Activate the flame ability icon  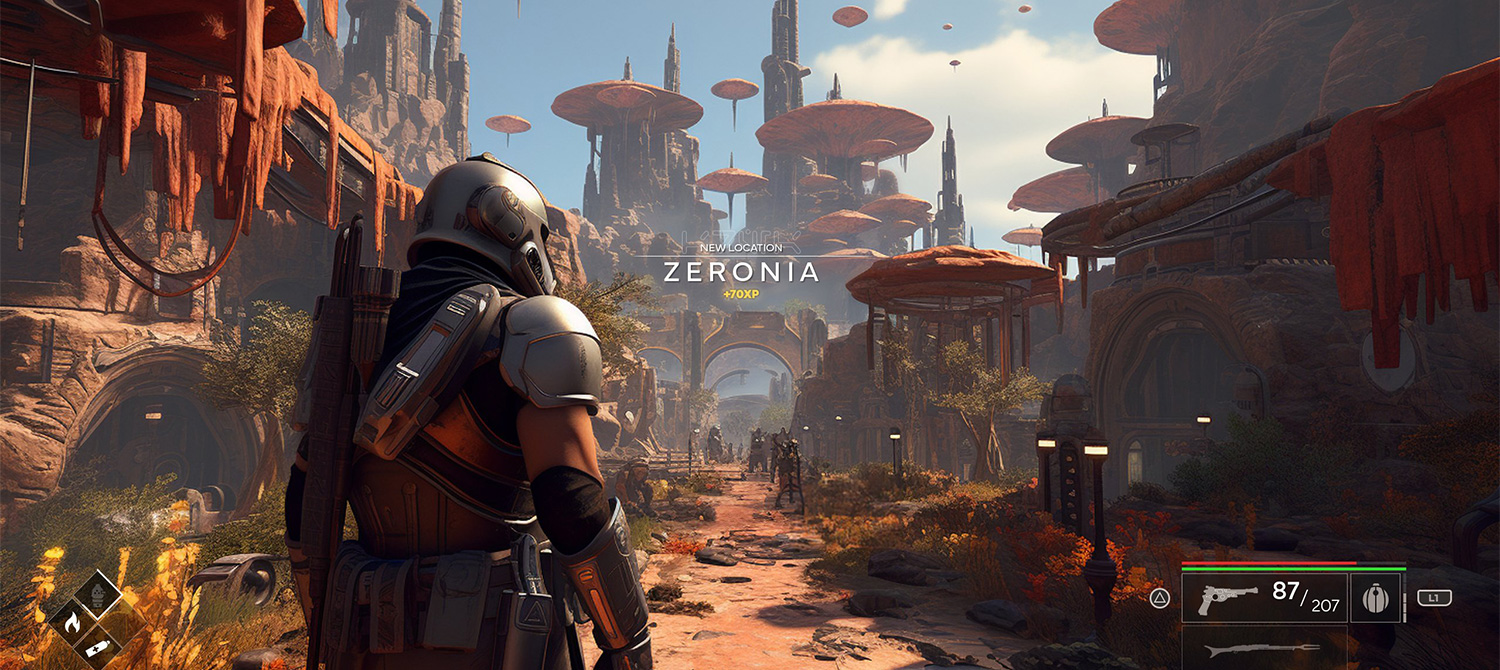[x=71, y=624]
